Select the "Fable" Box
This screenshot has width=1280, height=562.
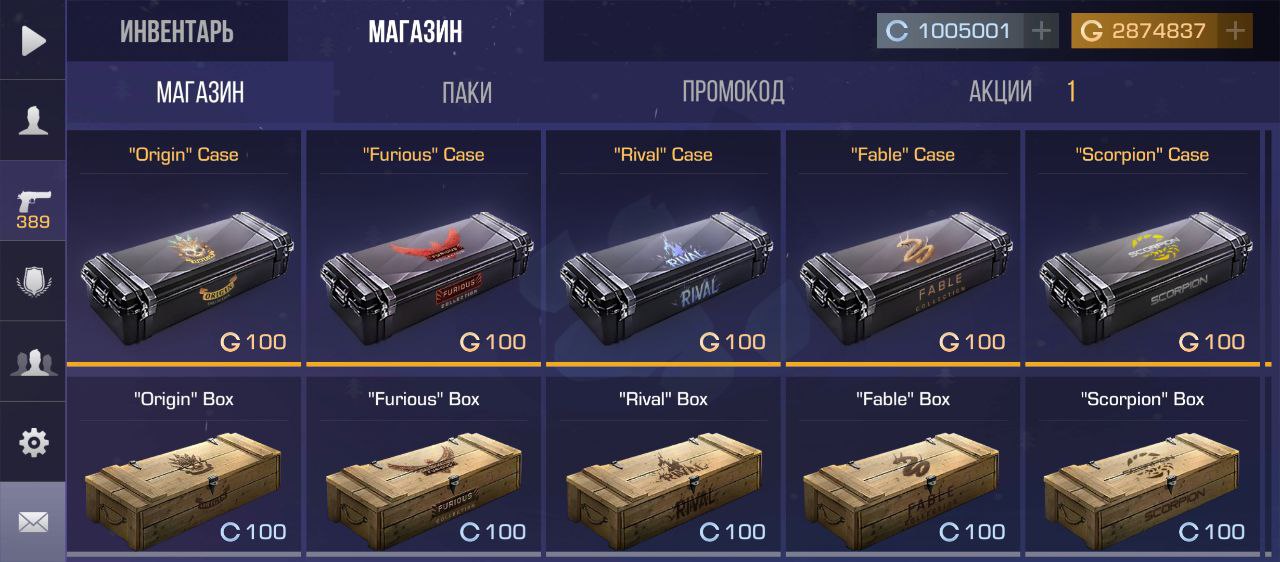903,468
